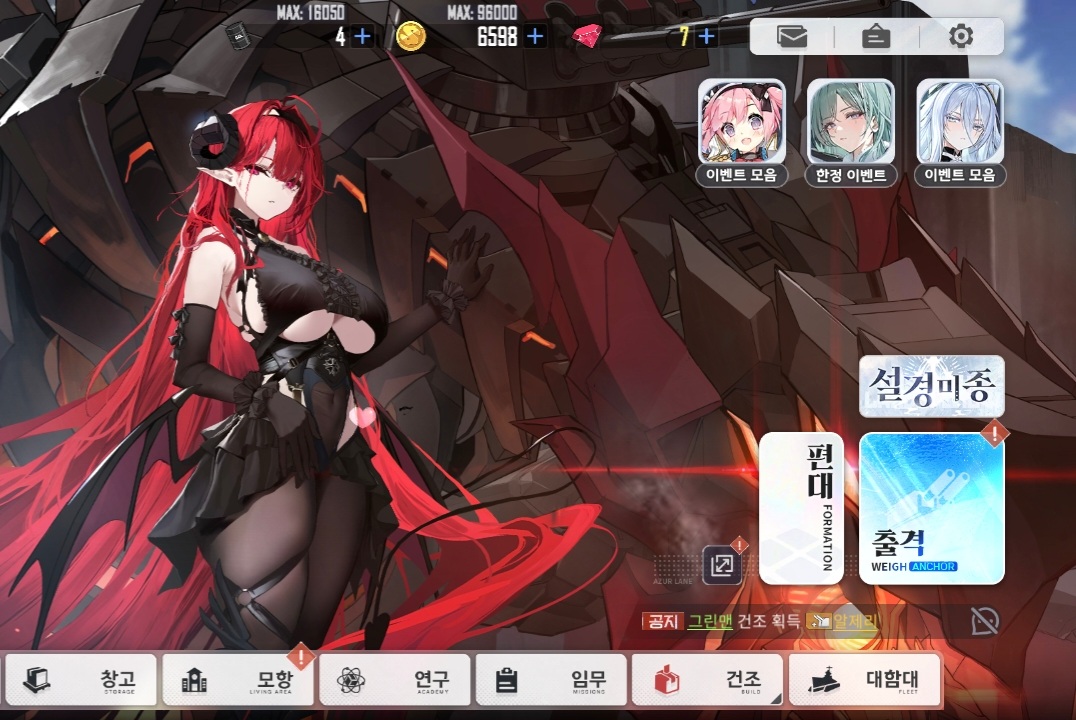Open the gear settings icon
Screen dimensions: 1076x720
(961, 37)
